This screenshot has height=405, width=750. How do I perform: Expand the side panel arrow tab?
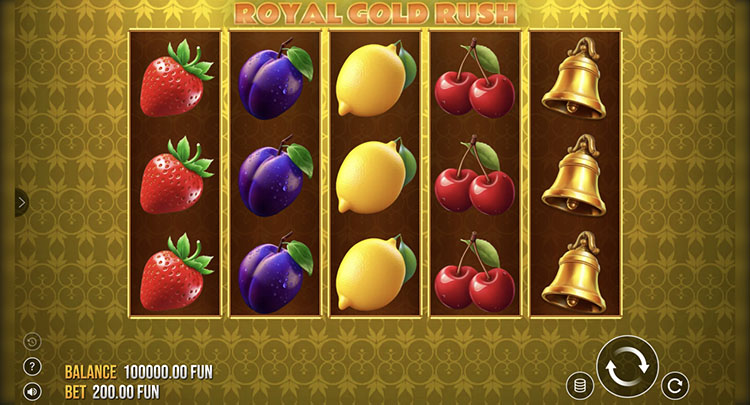(22, 202)
